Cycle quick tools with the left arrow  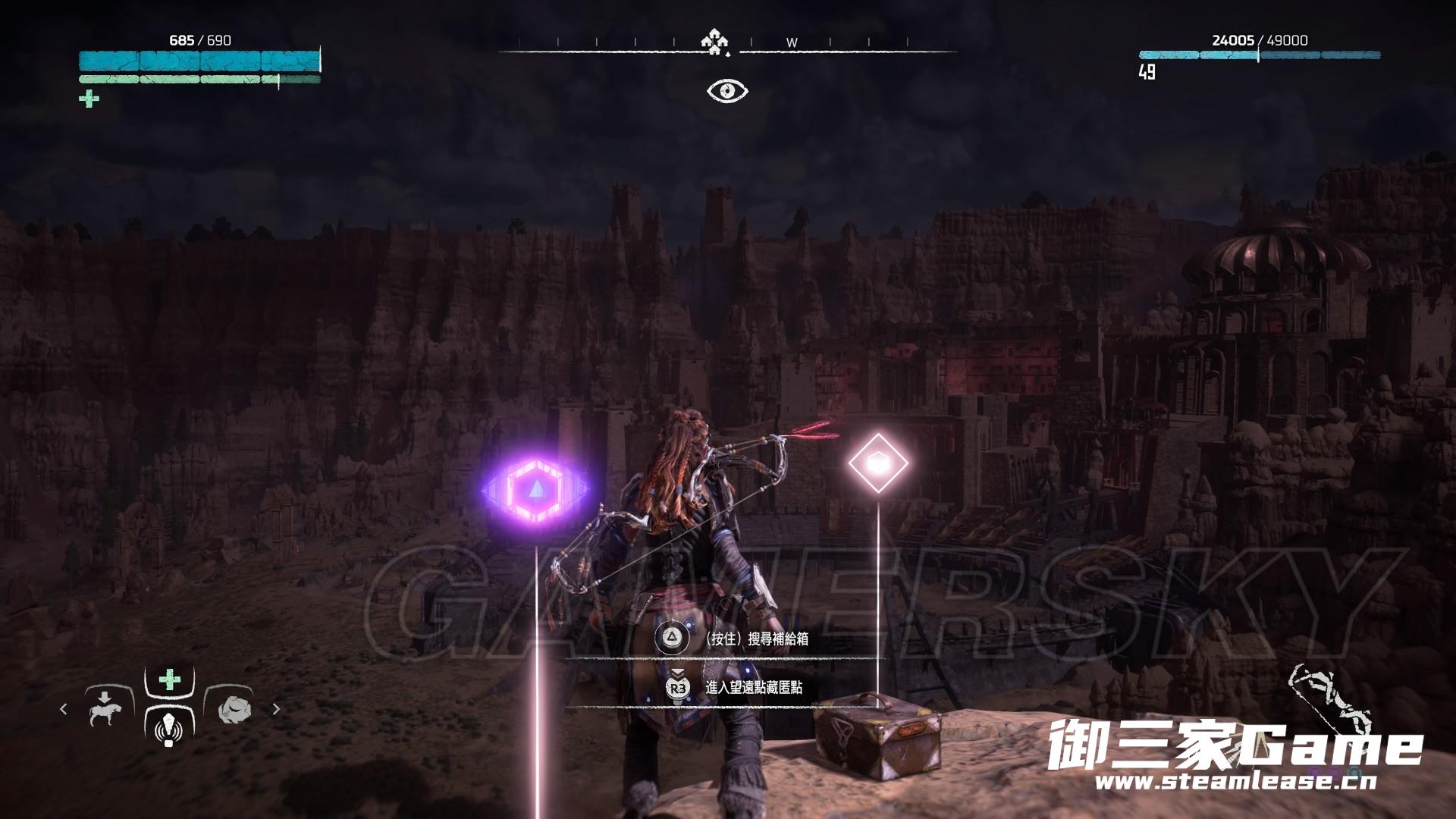click(64, 709)
